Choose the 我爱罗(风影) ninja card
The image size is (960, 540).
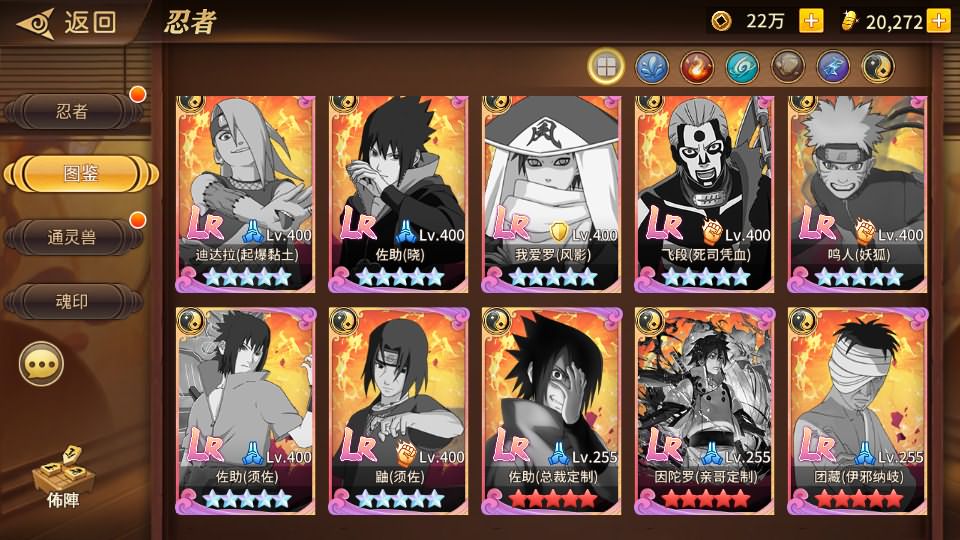[x=551, y=190]
